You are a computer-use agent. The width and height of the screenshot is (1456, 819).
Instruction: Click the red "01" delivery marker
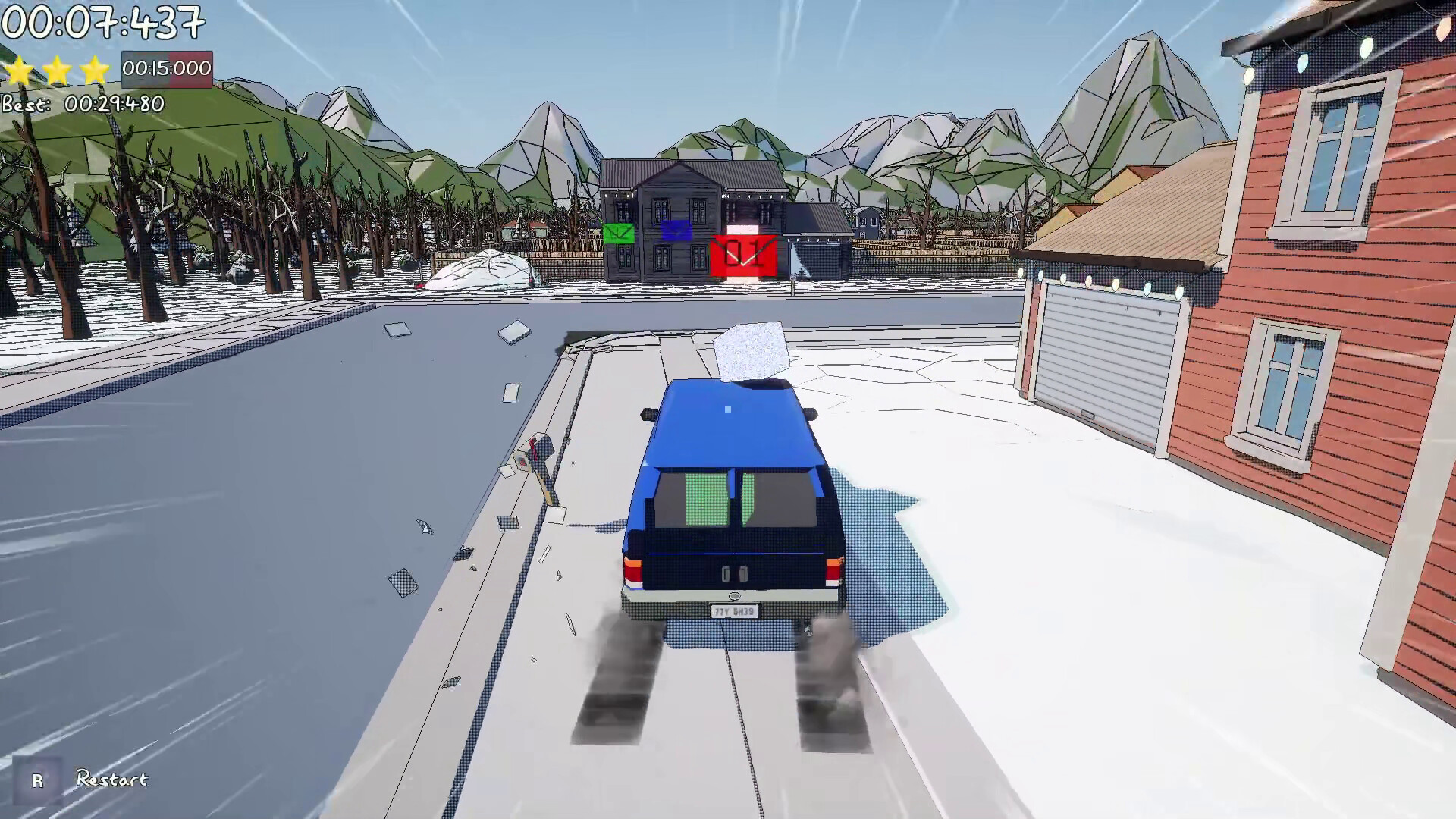pos(744,250)
